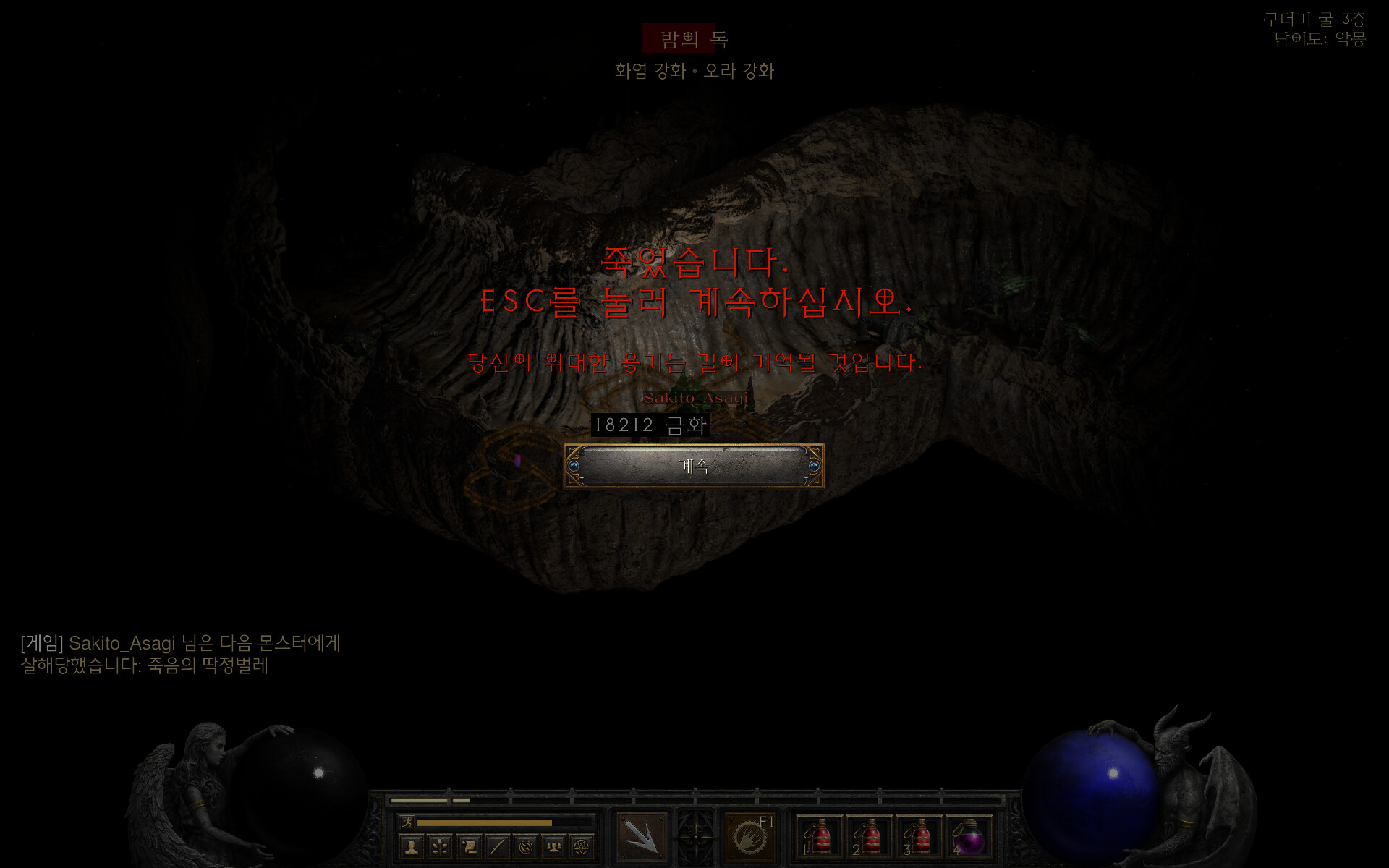
Task: Use the red healing potion numbered 1
Action: pos(820,838)
